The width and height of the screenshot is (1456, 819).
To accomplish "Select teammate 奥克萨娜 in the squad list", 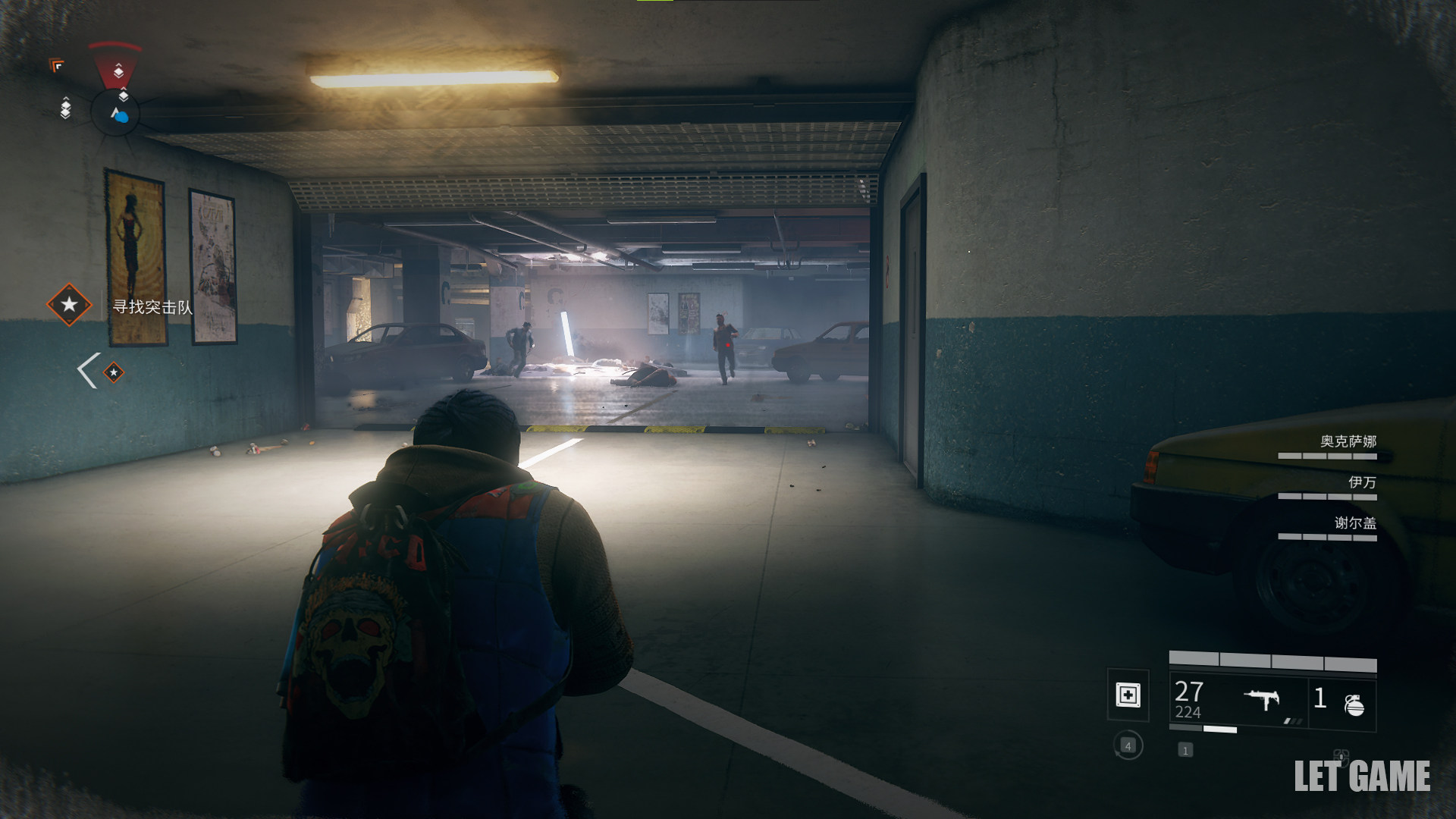I will click(x=1347, y=441).
